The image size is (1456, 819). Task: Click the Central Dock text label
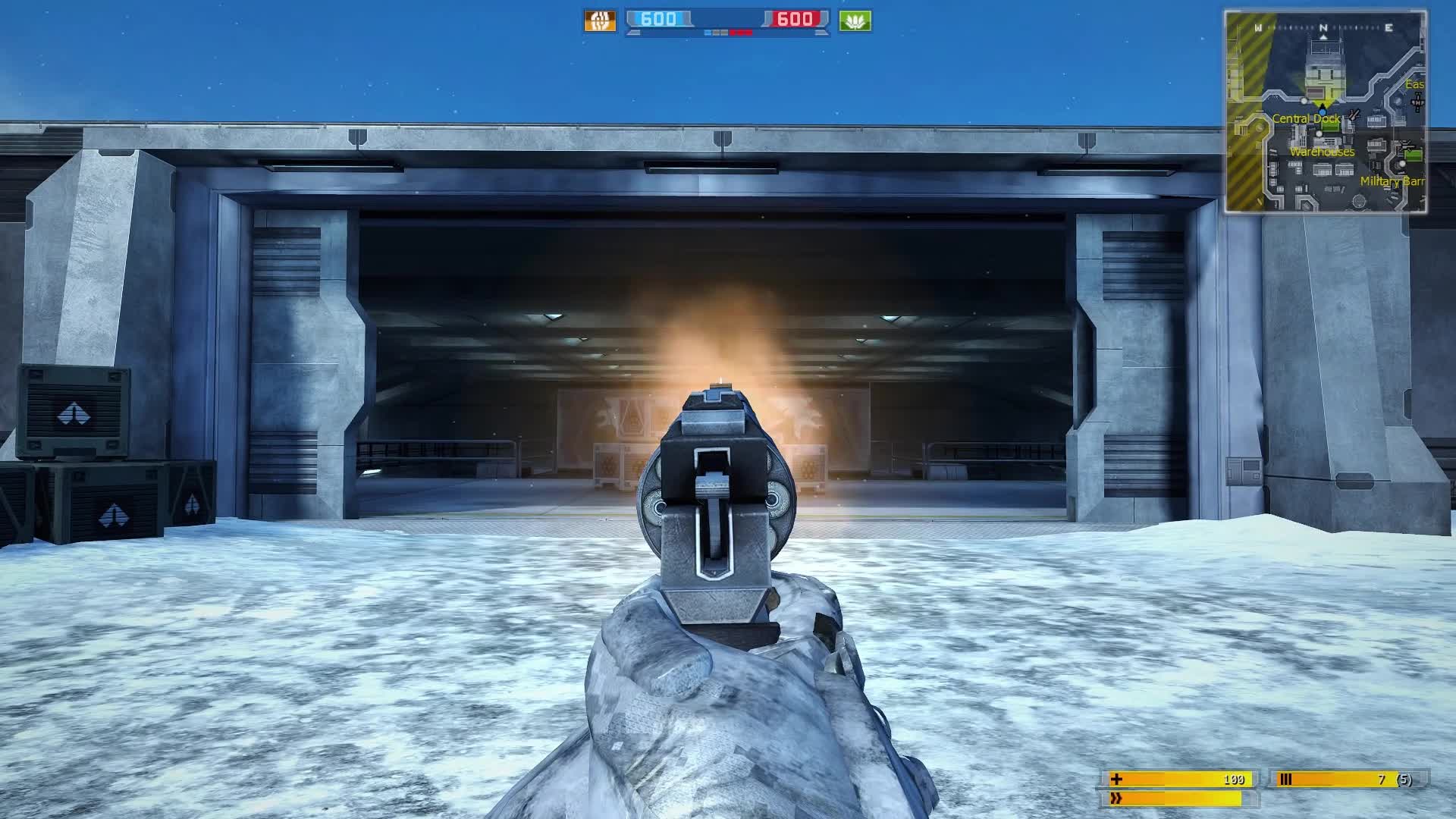click(1307, 118)
